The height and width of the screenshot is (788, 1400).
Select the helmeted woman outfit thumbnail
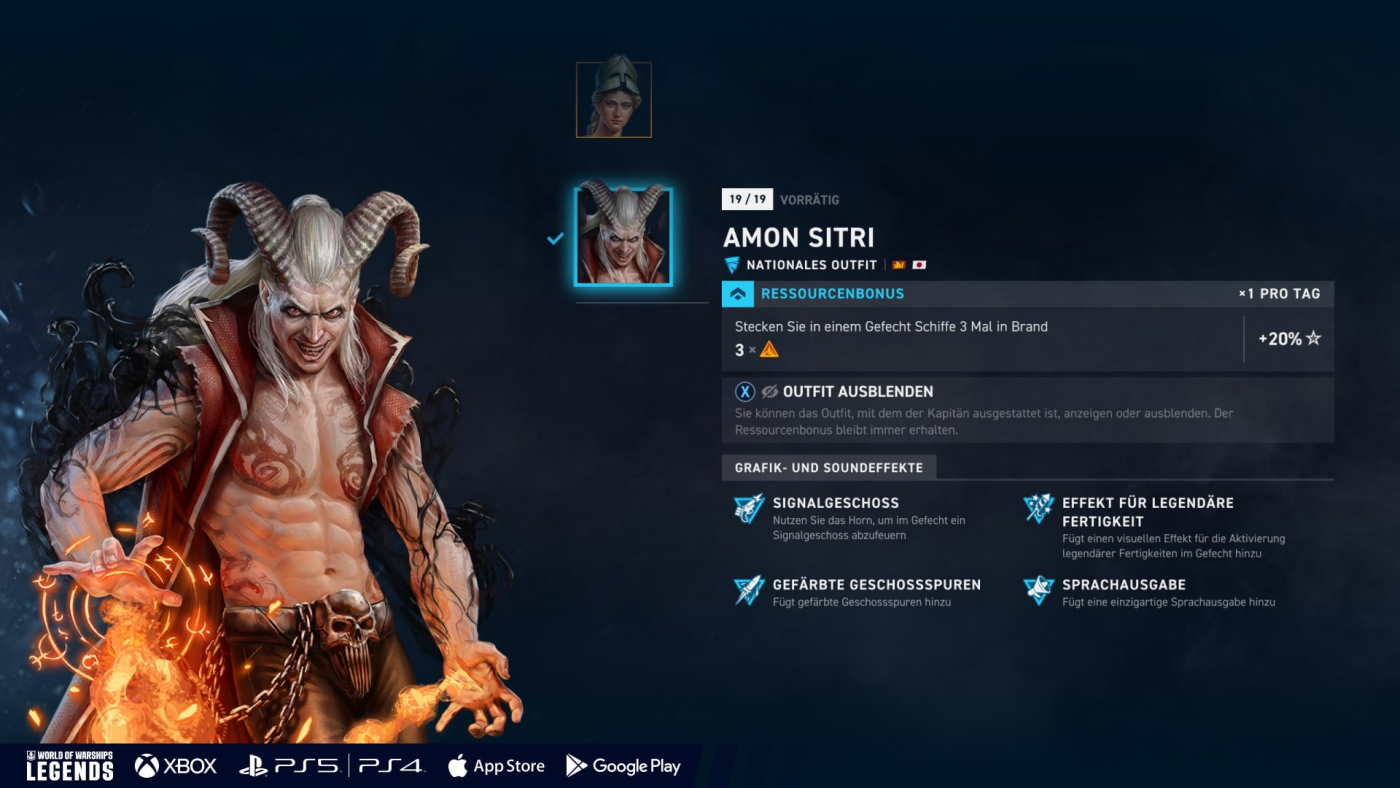613,100
